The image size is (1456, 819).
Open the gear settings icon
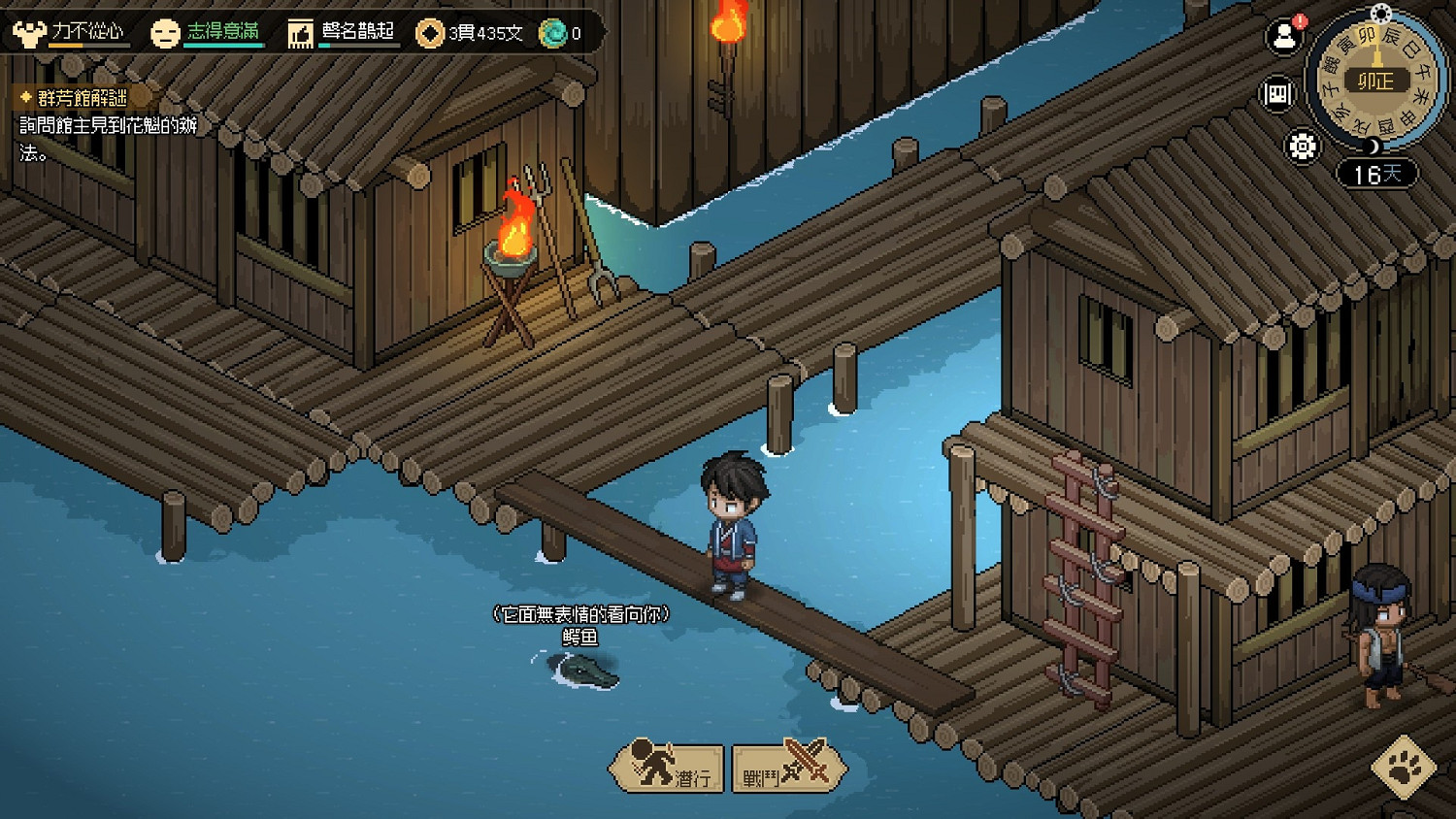[x=1302, y=147]
